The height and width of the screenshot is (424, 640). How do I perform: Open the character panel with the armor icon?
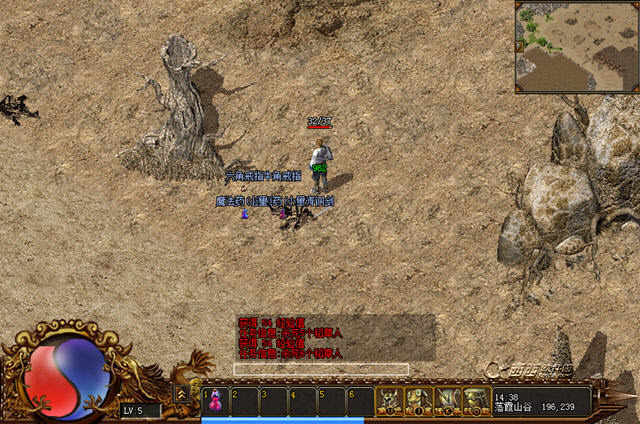[x=390, y=401]
